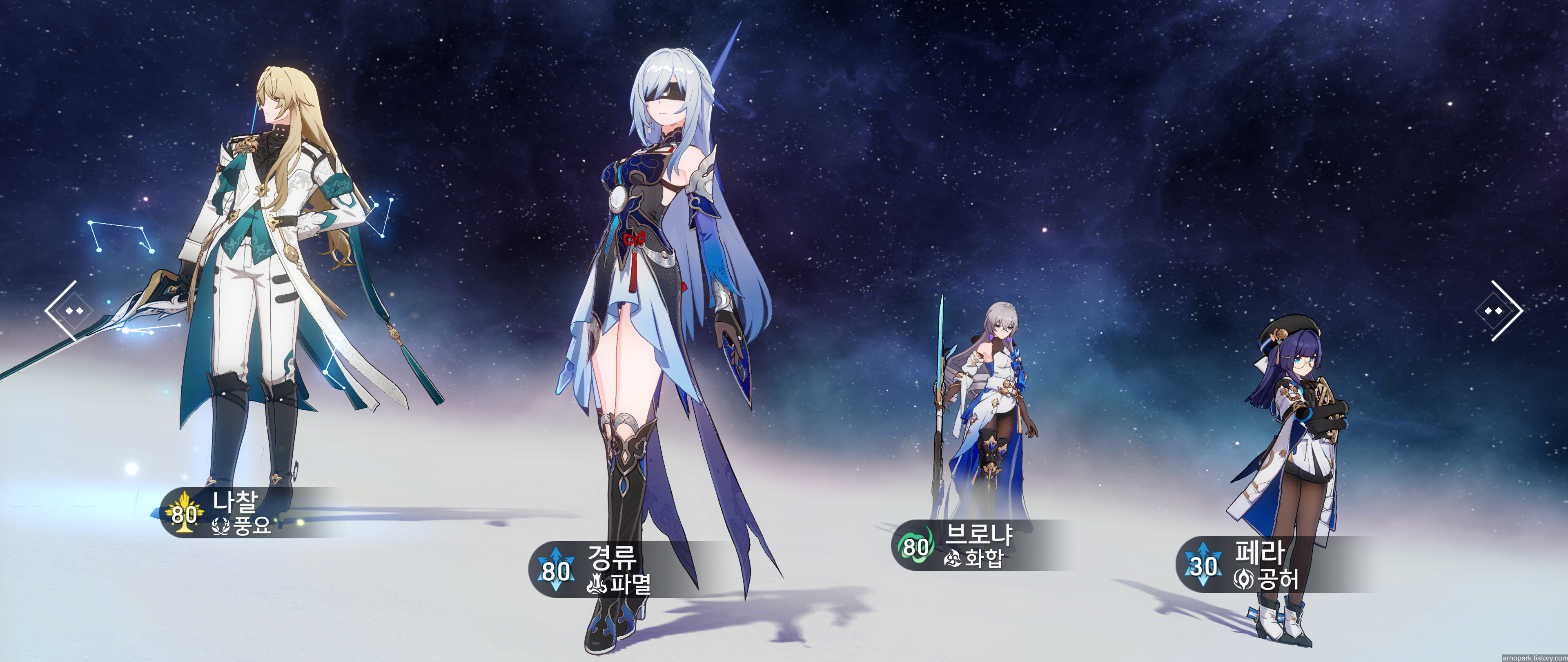Image resolution: width=1568 pixels, height=662 pixels.
Task: Click the 경류 name label
Action: pos(613,557)
